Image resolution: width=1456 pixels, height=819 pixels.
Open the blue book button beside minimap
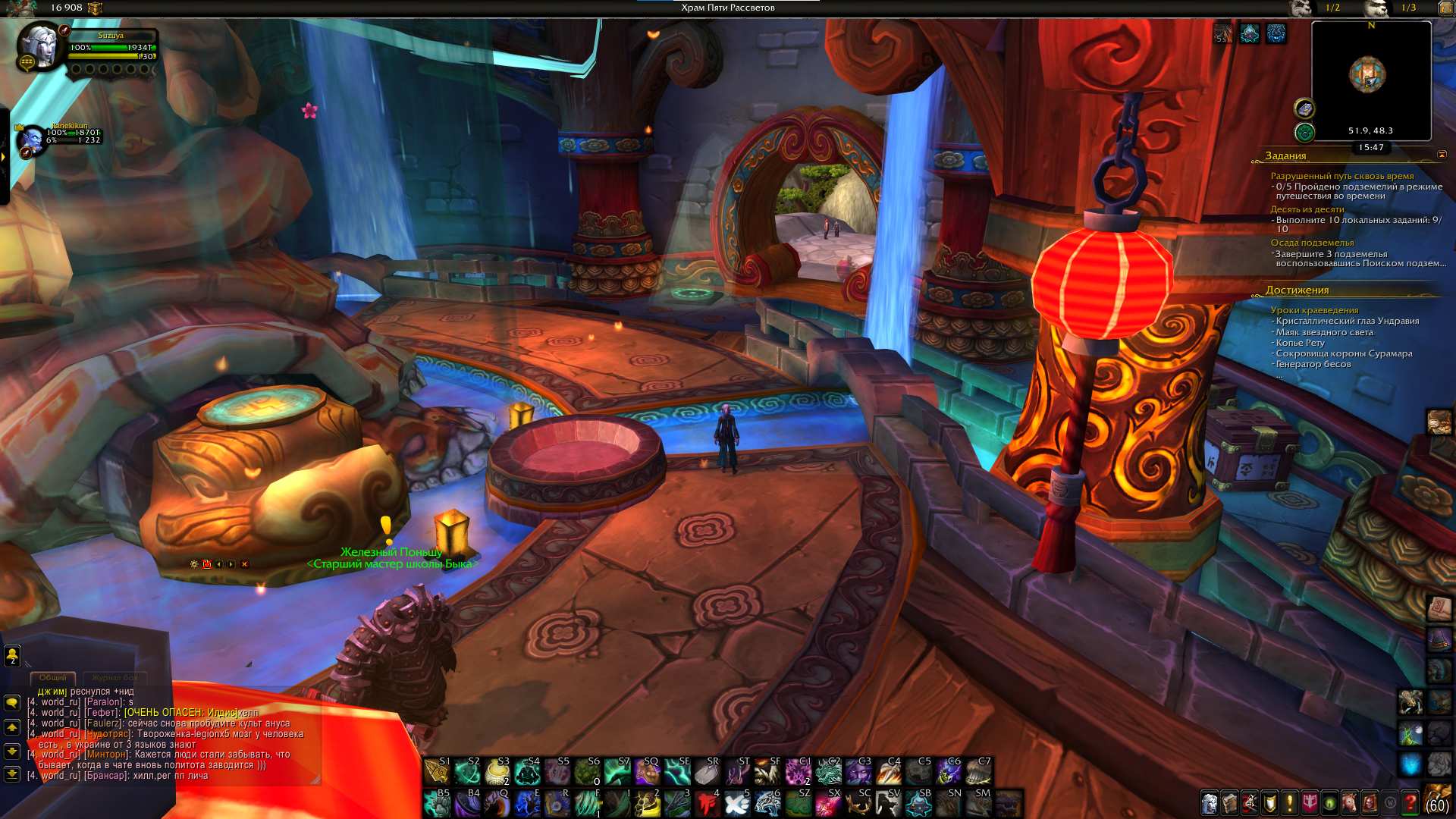[1304, 108]
